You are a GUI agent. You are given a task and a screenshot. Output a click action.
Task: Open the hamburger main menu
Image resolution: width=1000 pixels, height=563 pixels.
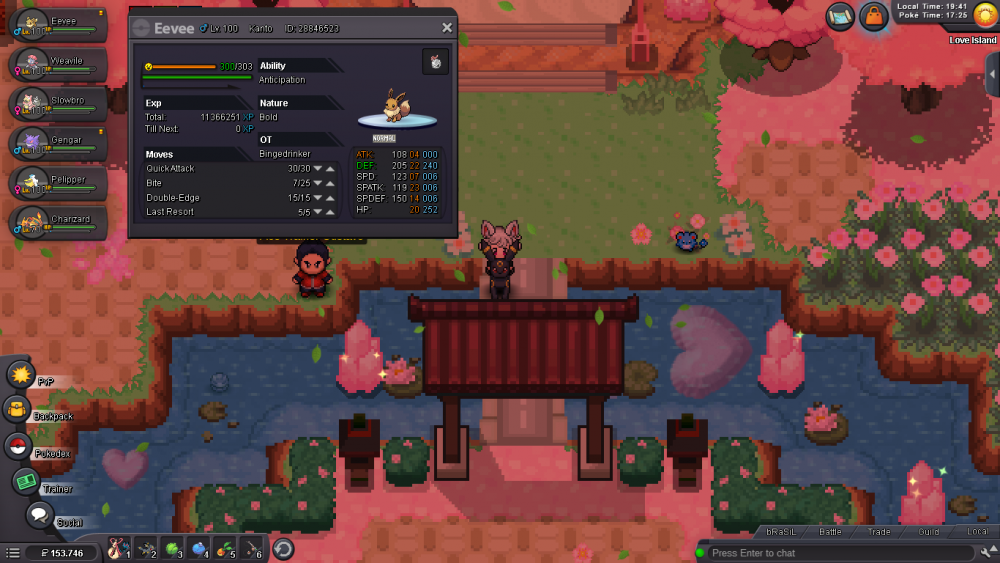click(12, 552)
